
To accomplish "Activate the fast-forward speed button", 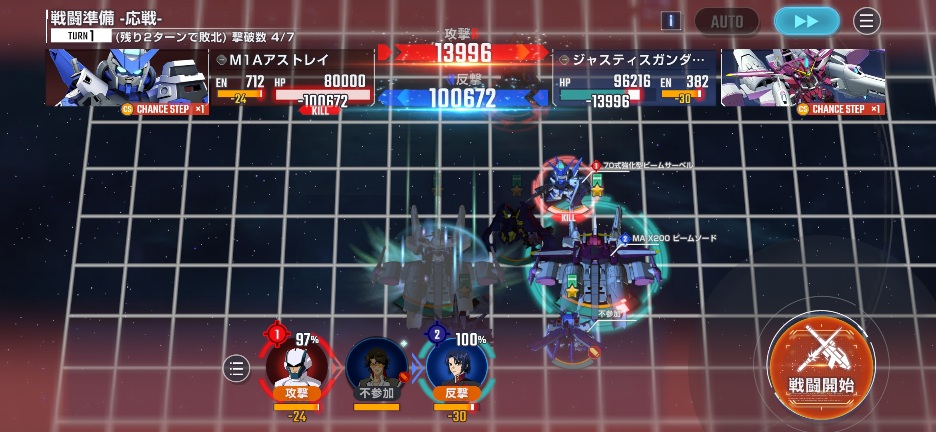I will (806, 21).
